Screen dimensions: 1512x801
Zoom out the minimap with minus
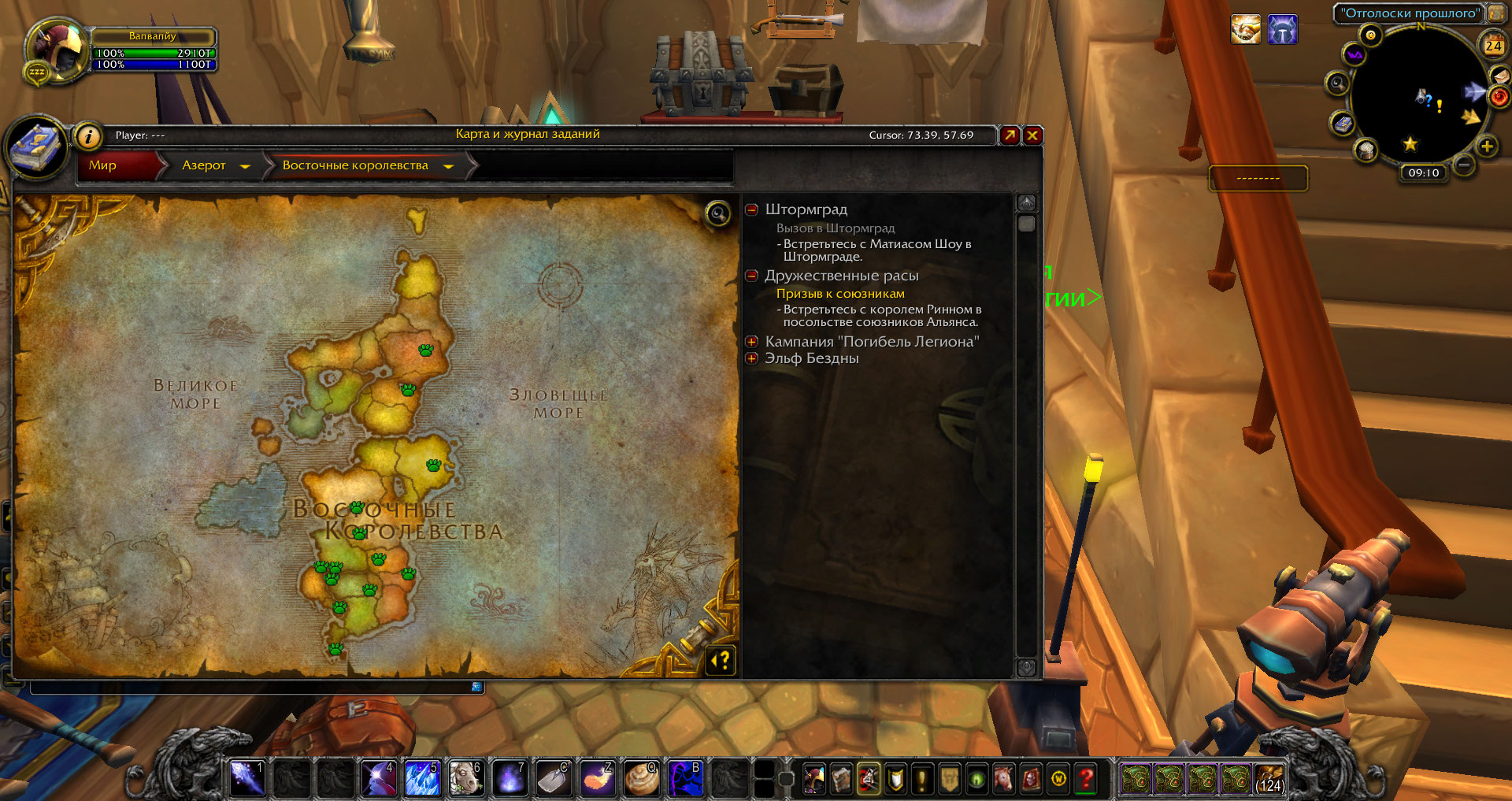coord(1463,165)
